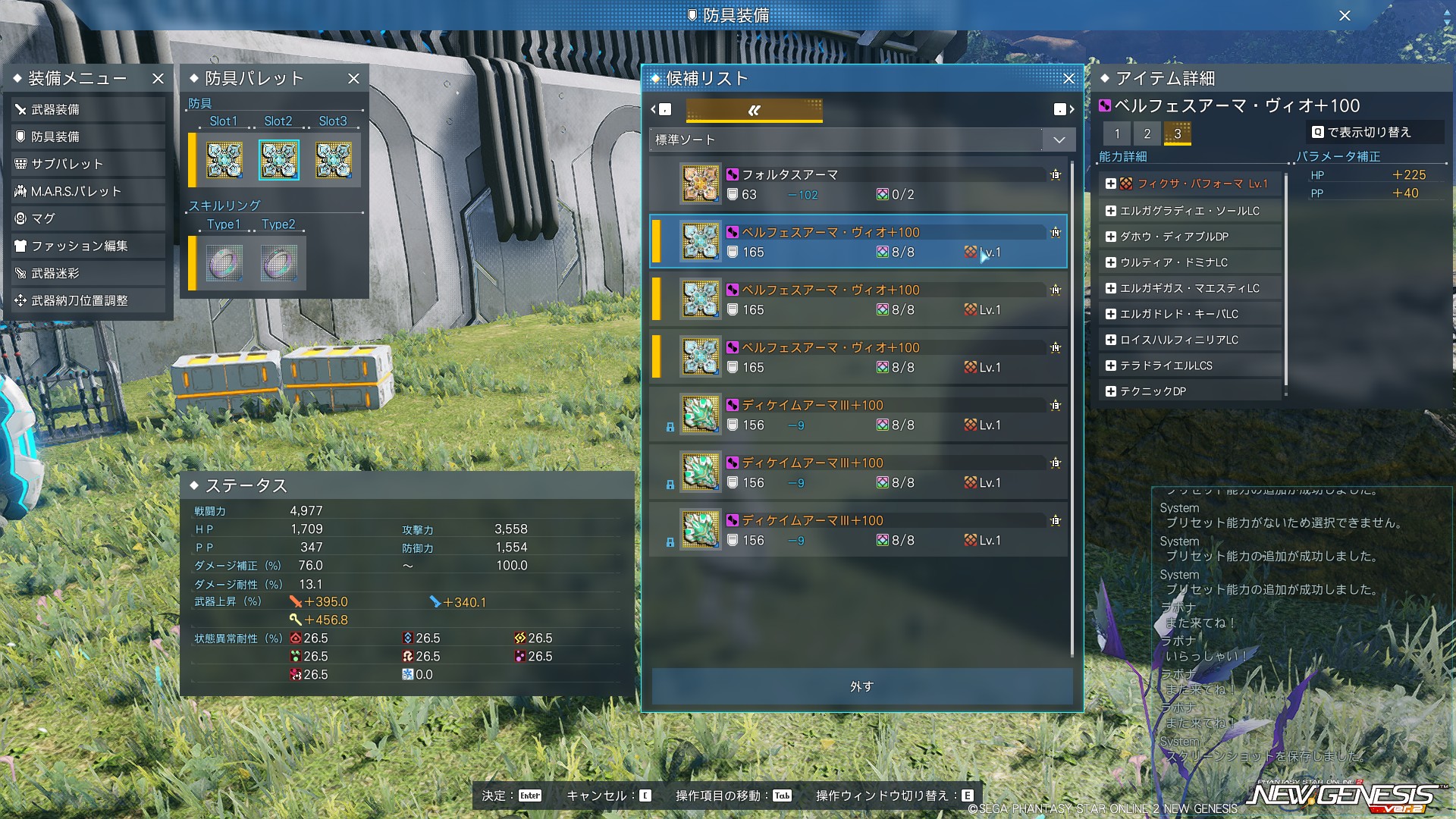Close the 防具パレット panel
The width and height of the screenshot is (1456, 819).
[x=353, y=78]
